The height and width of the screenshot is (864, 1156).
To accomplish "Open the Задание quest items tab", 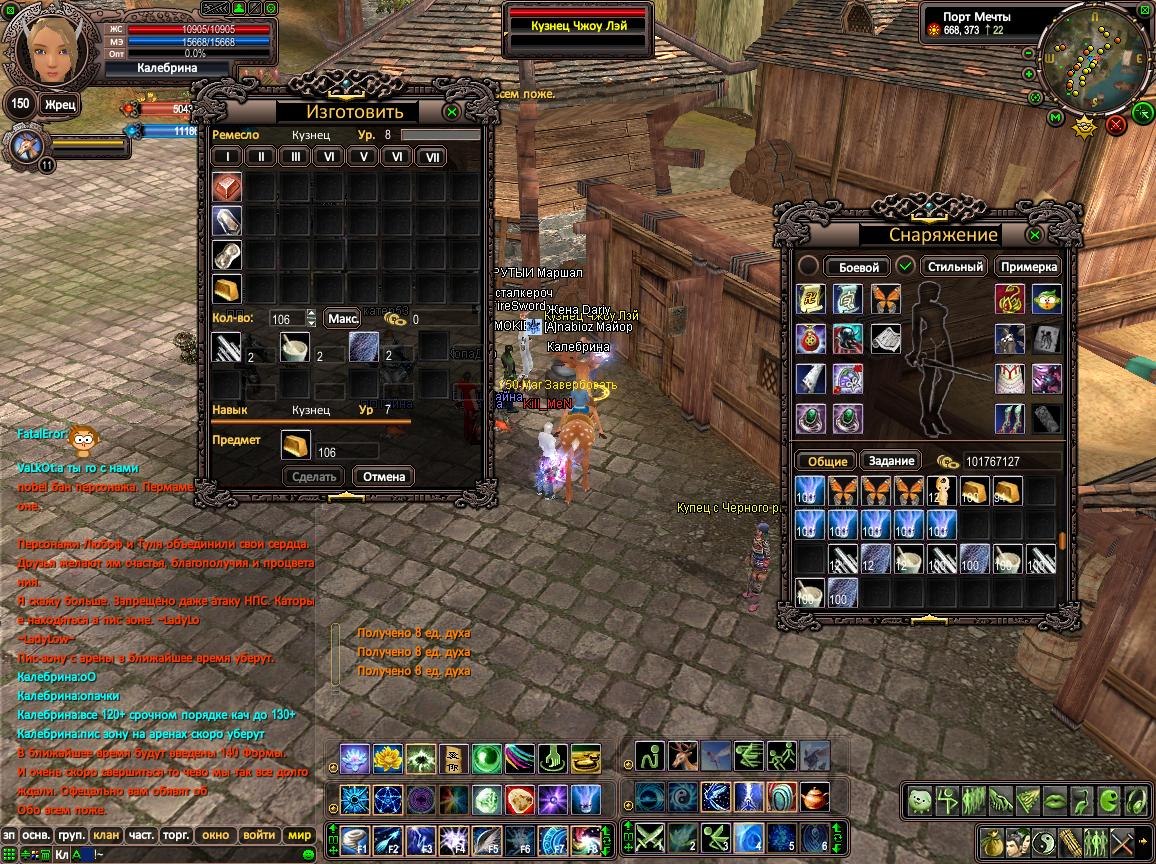I will [x=891, y=461].
